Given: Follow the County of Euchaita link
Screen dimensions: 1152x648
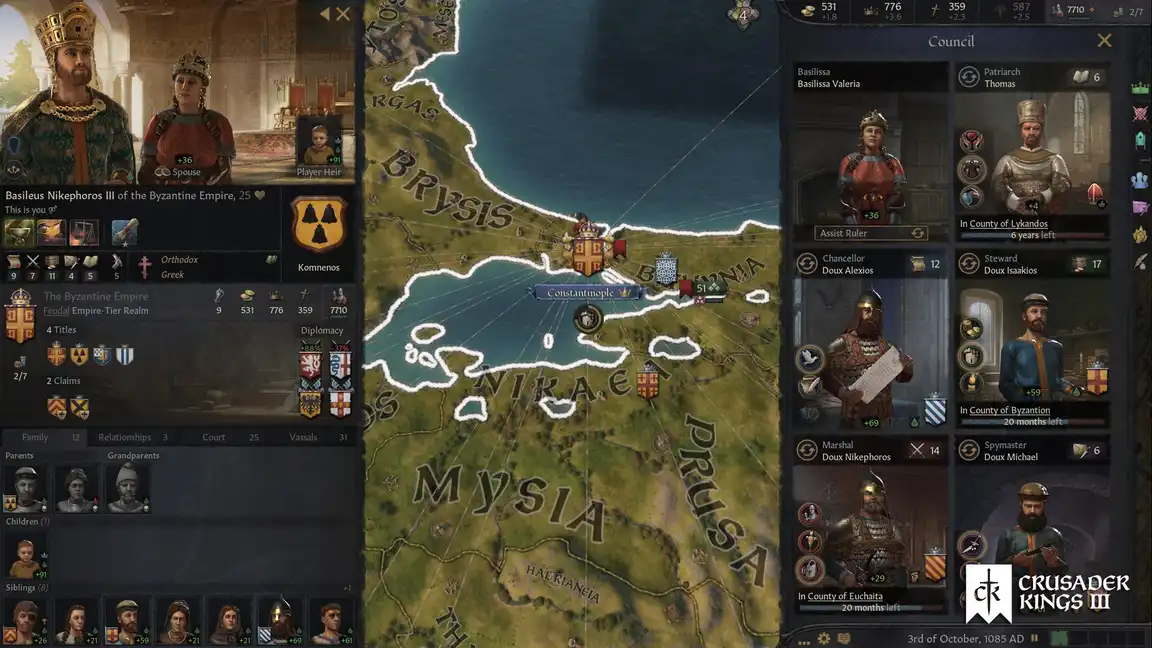Looking at the screenshot, I should tap(845, 597).
